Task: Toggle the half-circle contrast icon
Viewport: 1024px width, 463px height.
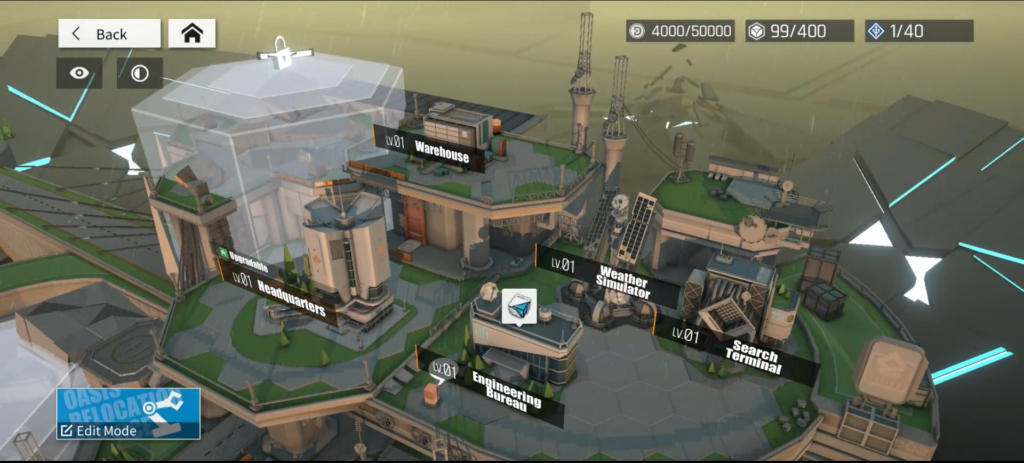Action: pyautogui.click(x=139, y=73)
